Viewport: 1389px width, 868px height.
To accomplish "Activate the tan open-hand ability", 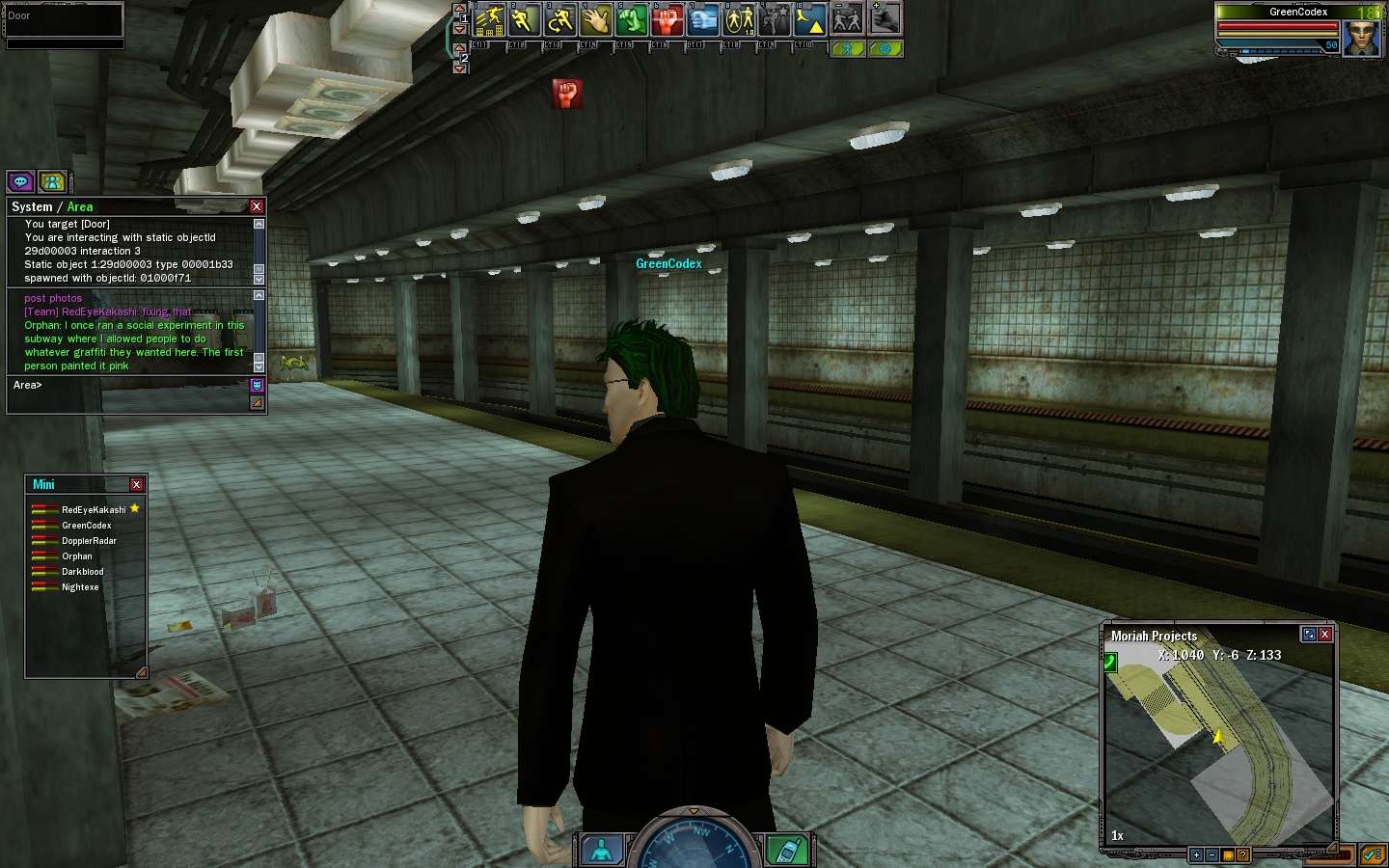I will [x=596, y=19].
